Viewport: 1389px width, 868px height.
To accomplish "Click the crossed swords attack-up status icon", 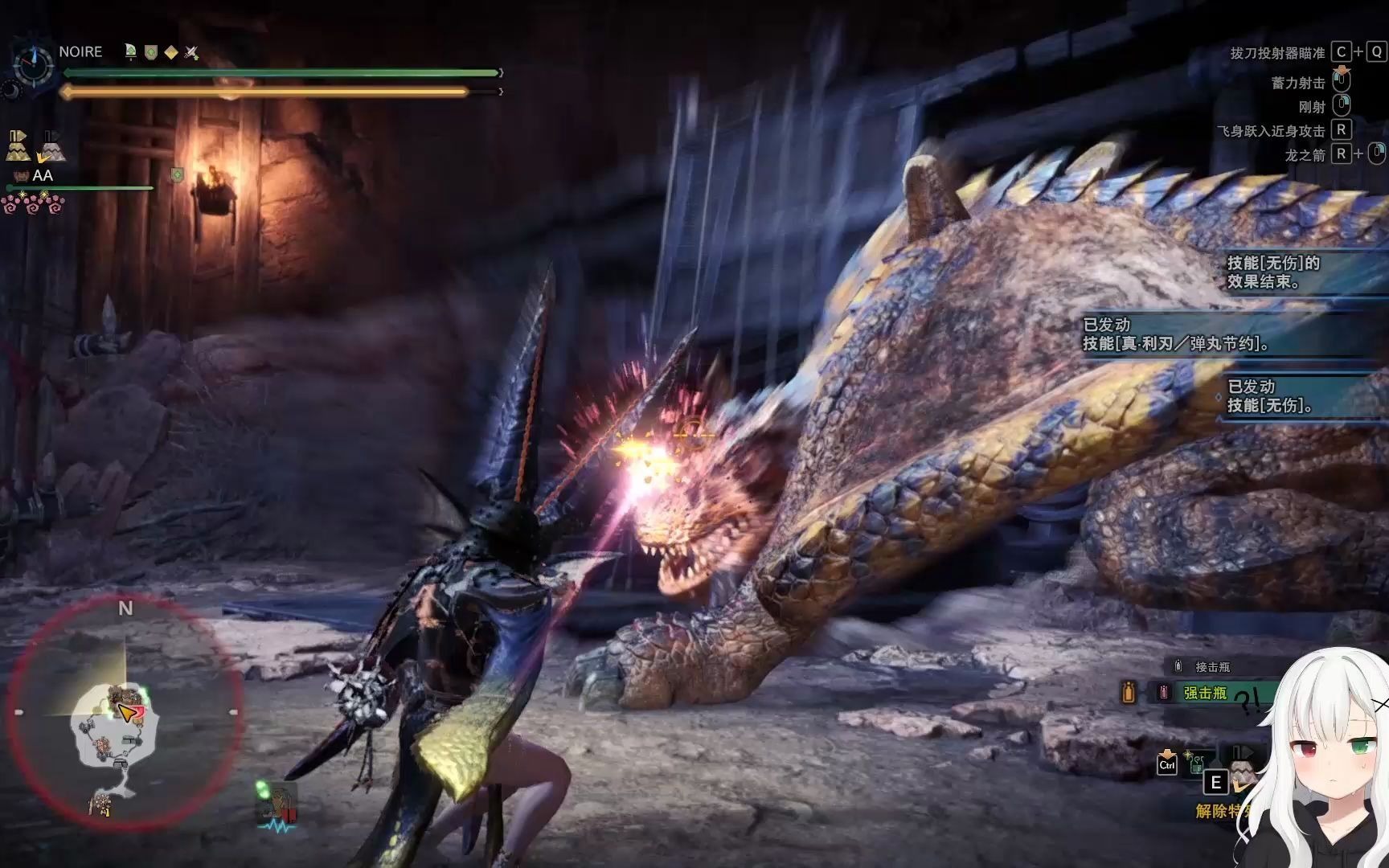I will tap(191, 52).
